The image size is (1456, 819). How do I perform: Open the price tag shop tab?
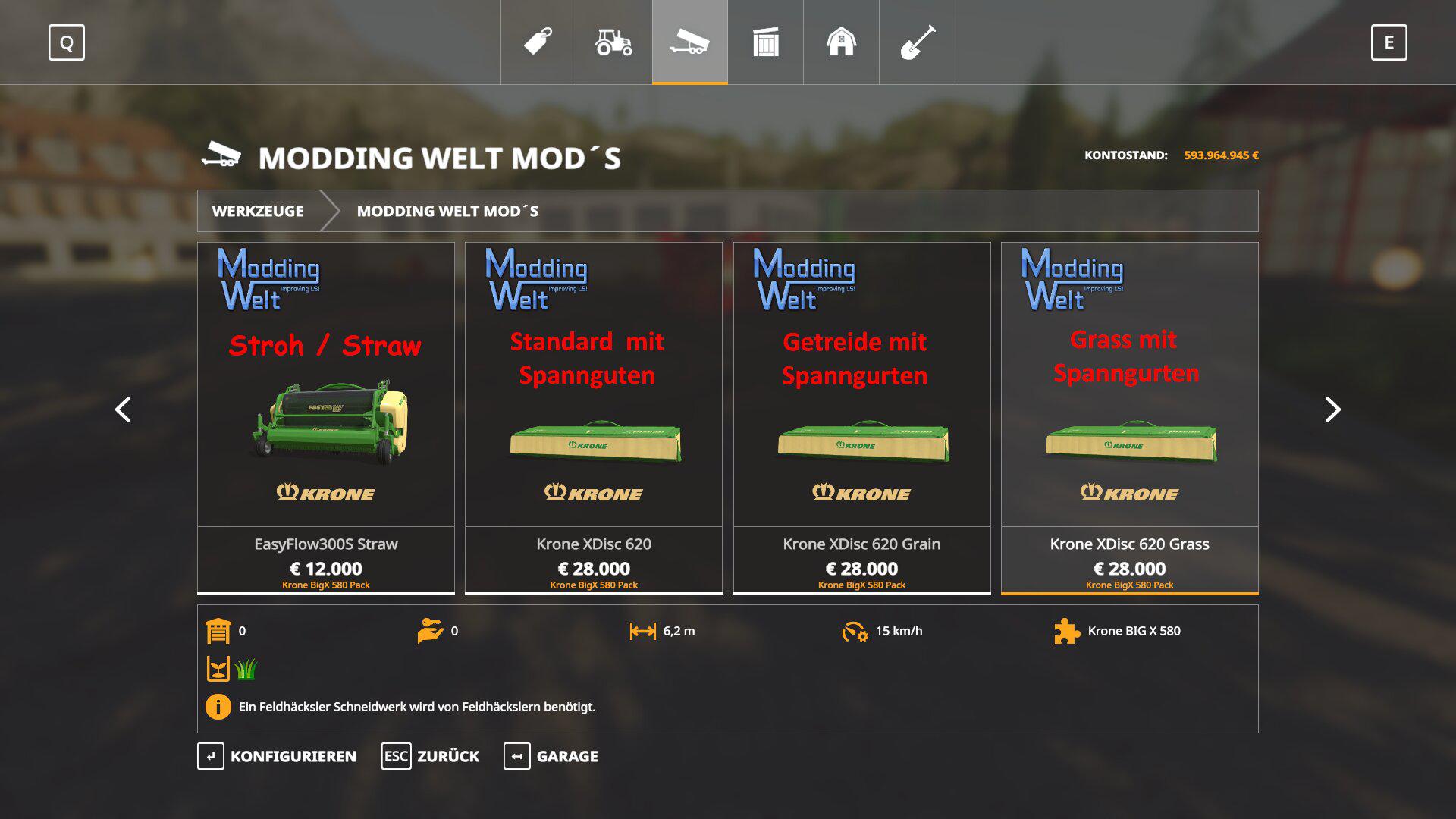tap(538, 42)
